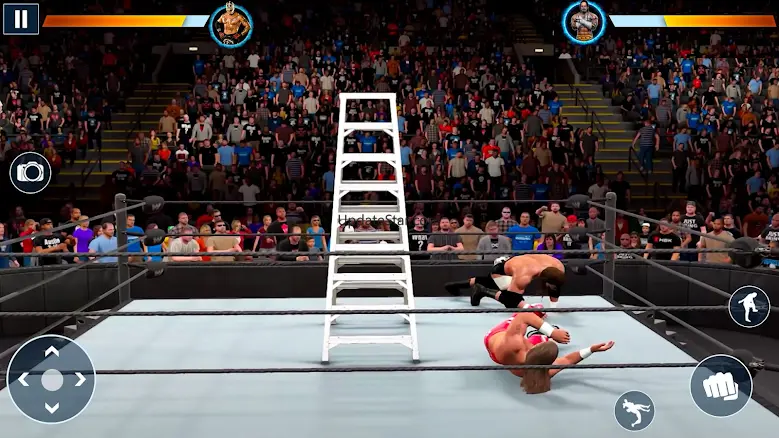Pause the match with the pause button

click(x=20, y=18)
